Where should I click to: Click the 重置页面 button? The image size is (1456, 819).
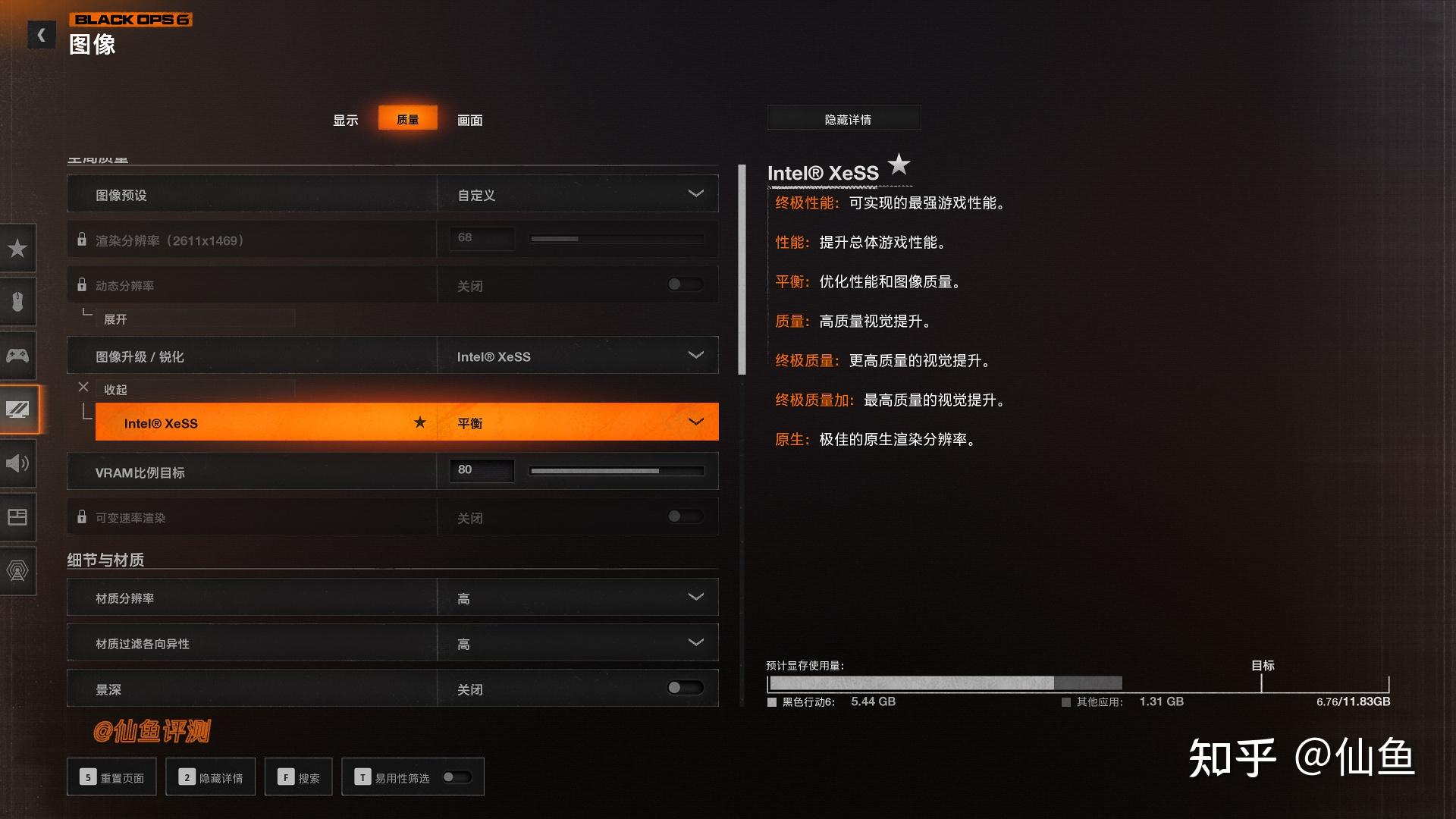(111, 777)
